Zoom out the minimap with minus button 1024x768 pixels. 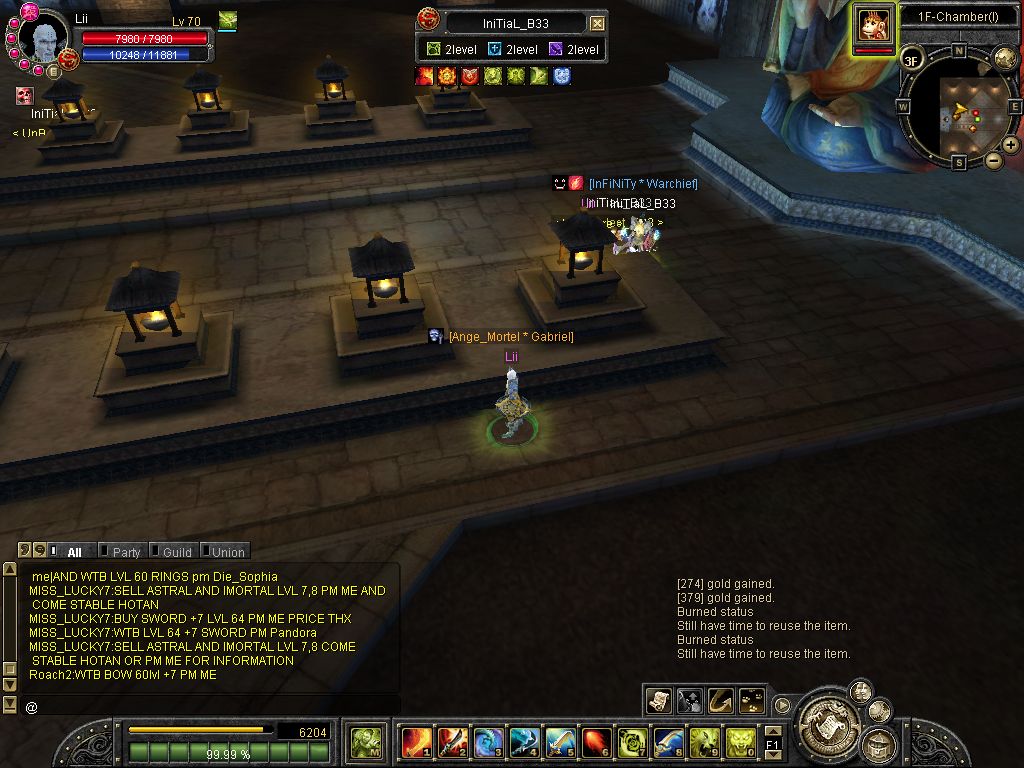click(x=994, y=160)
